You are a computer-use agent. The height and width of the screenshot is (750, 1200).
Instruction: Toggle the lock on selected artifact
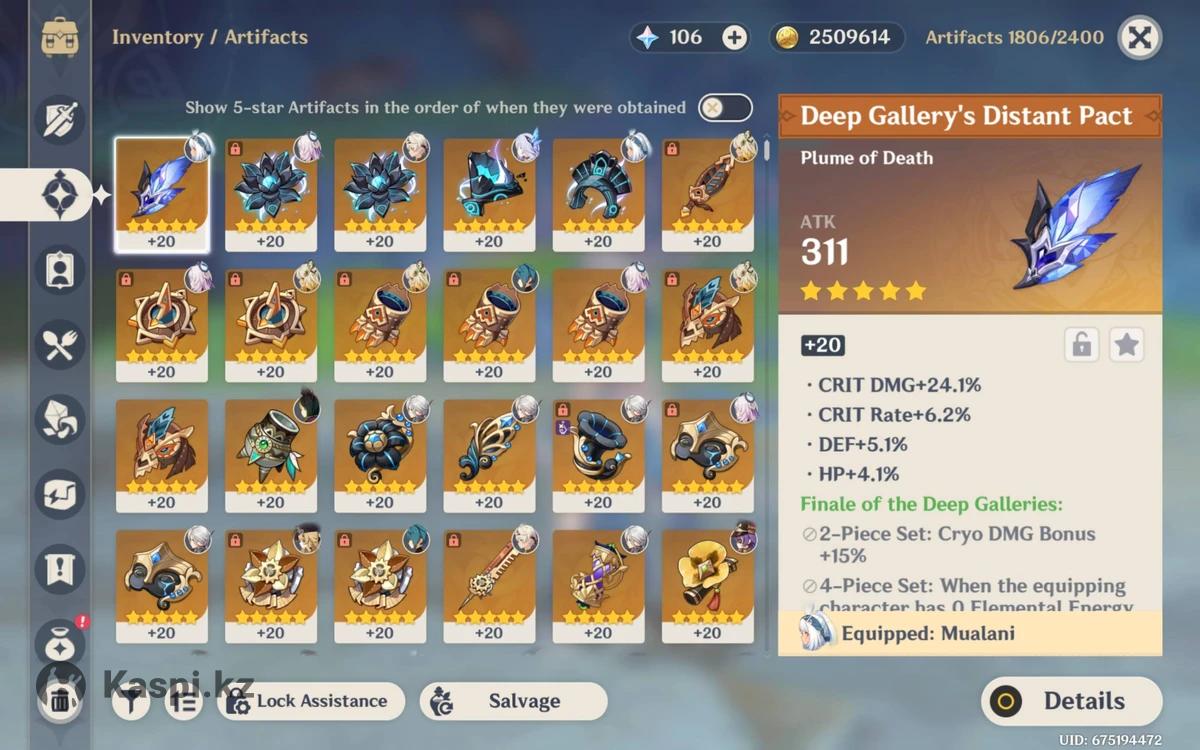pos(1081,345)
